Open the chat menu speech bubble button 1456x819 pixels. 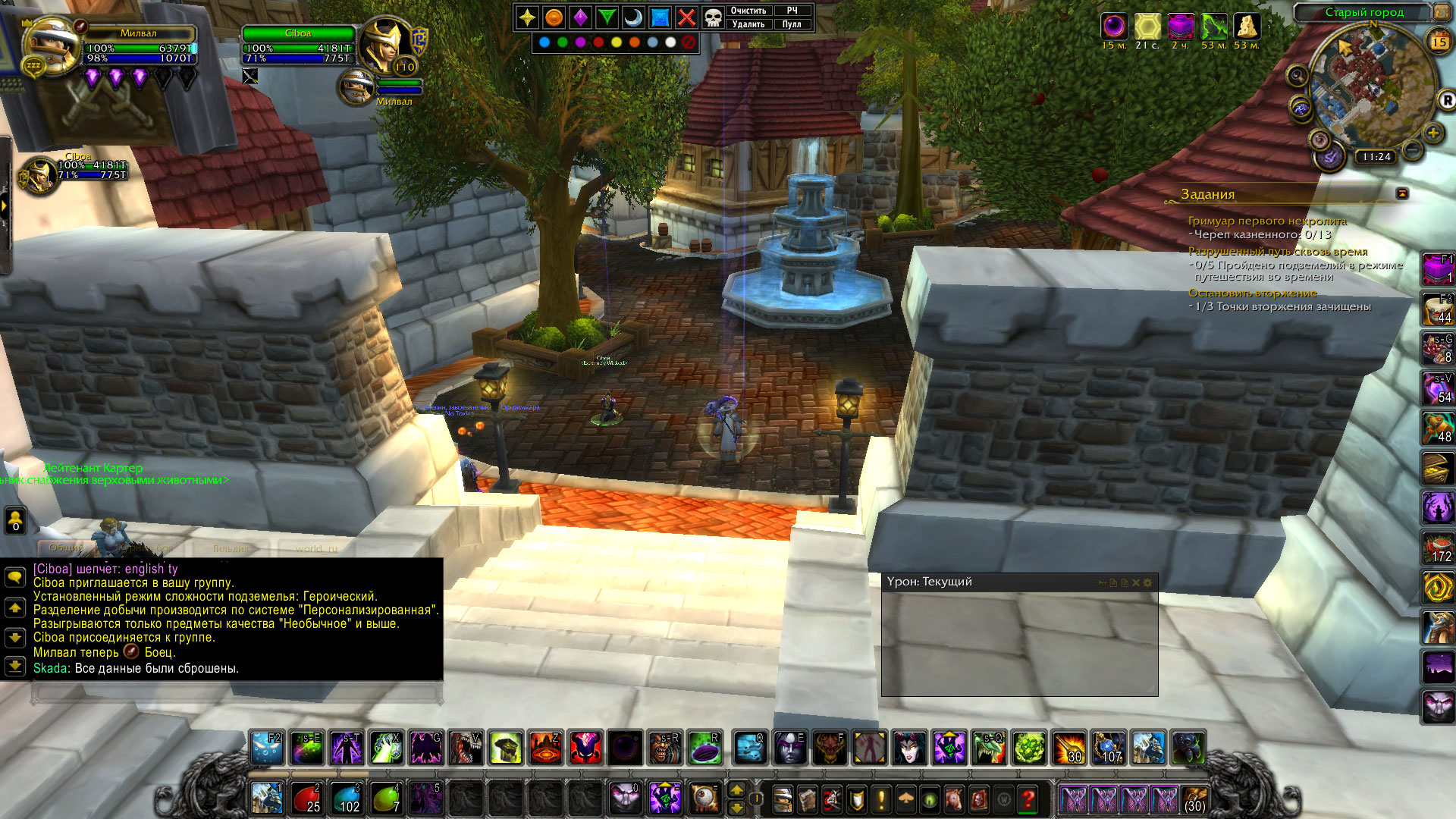pyautogui.click(x=14, y=577)
